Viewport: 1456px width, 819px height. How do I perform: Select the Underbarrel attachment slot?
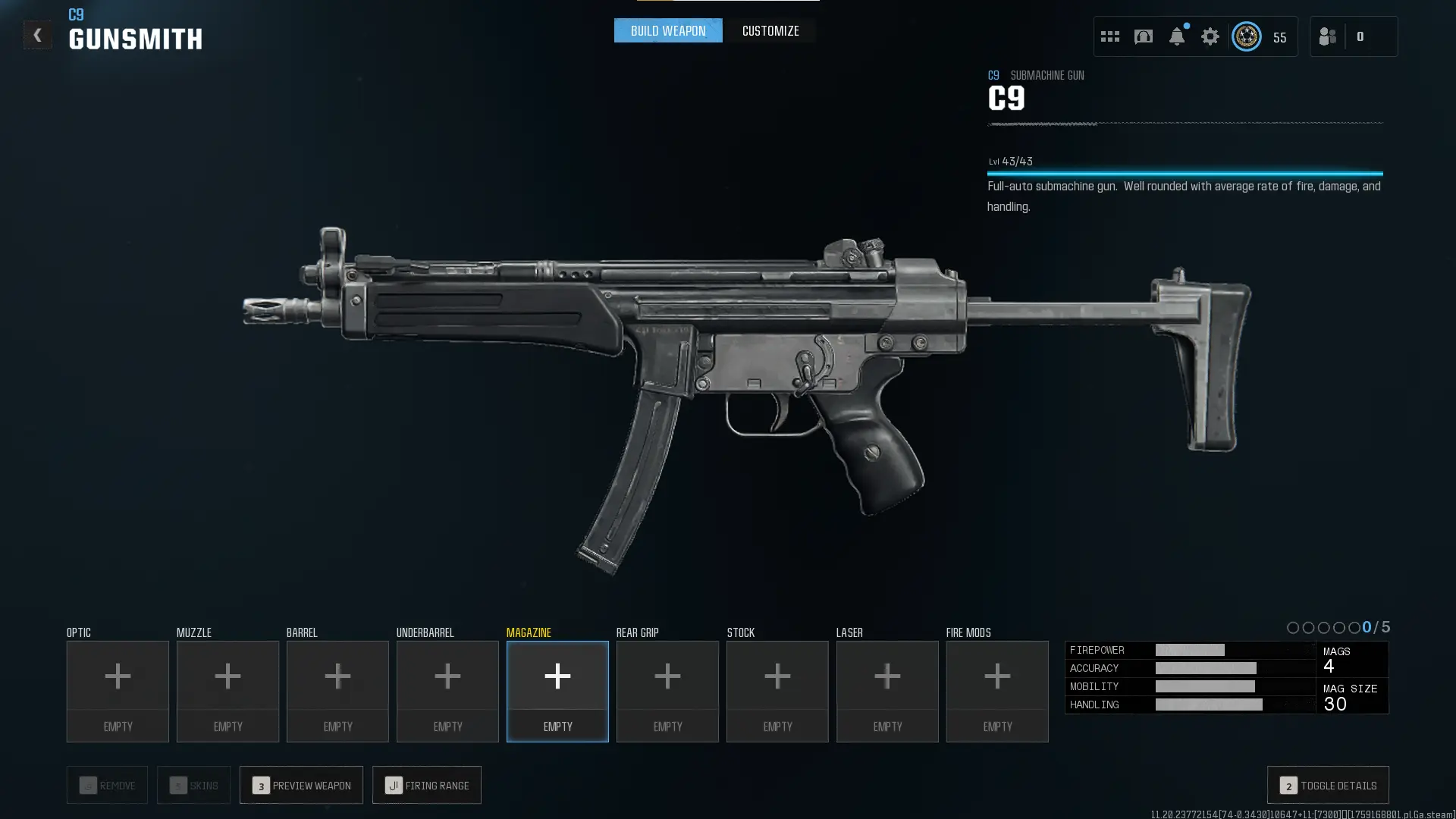click(x=447, y=691)
